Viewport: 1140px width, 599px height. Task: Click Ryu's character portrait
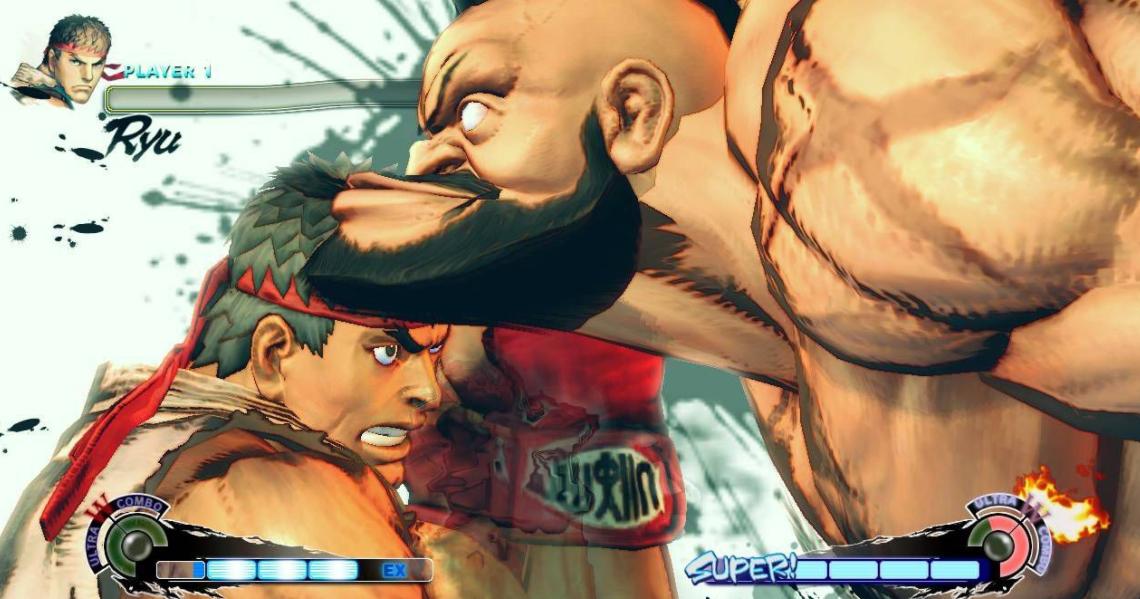coord(63,60)
